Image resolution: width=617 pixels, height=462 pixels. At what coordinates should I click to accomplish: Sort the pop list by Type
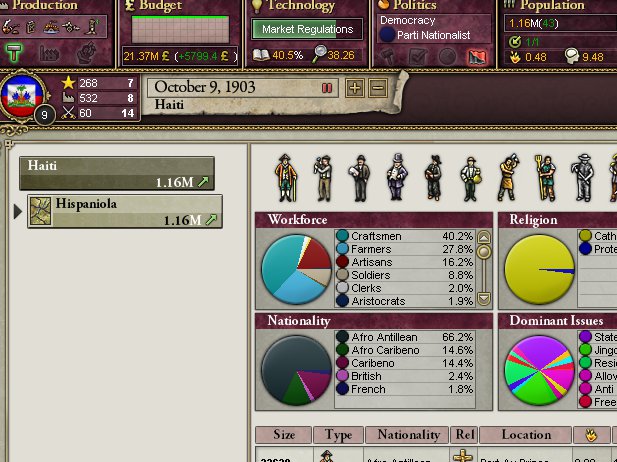[338, 435]
